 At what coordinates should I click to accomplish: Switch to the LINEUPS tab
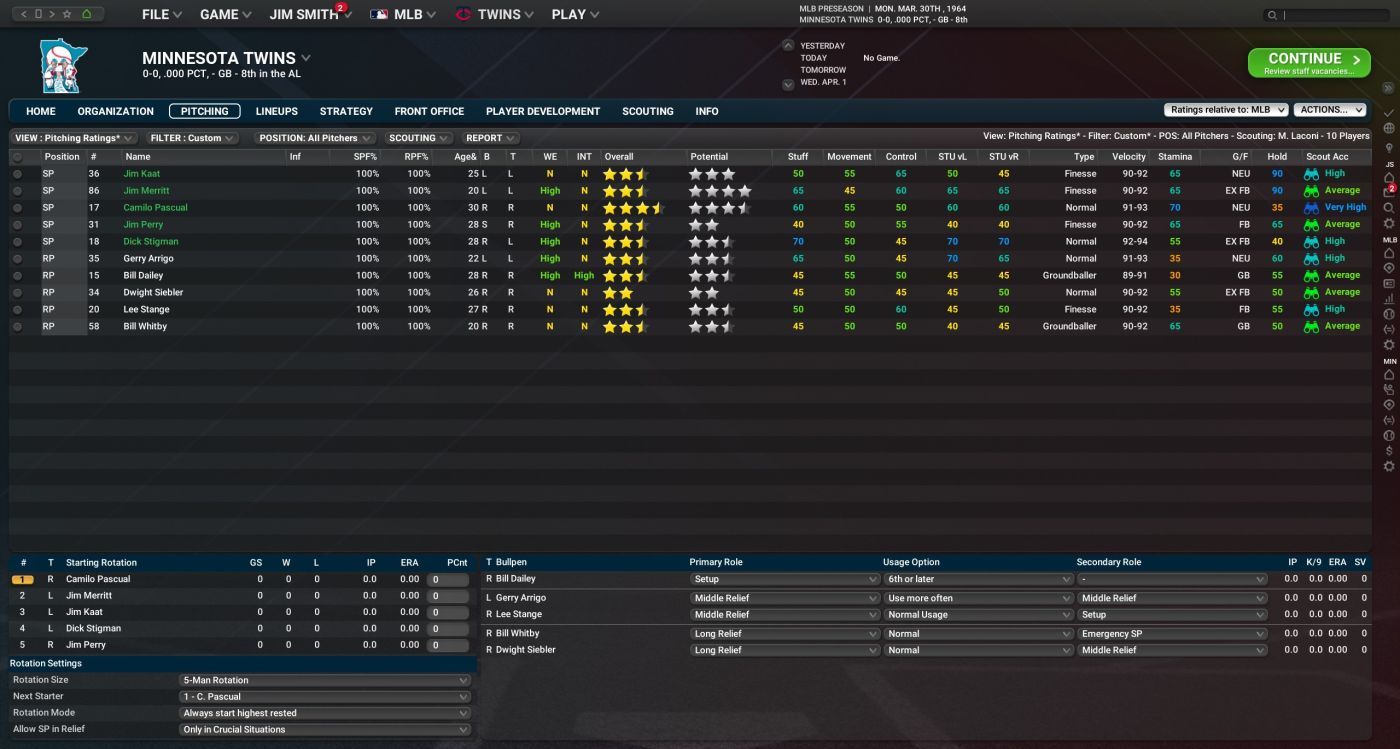pos(276,111)
